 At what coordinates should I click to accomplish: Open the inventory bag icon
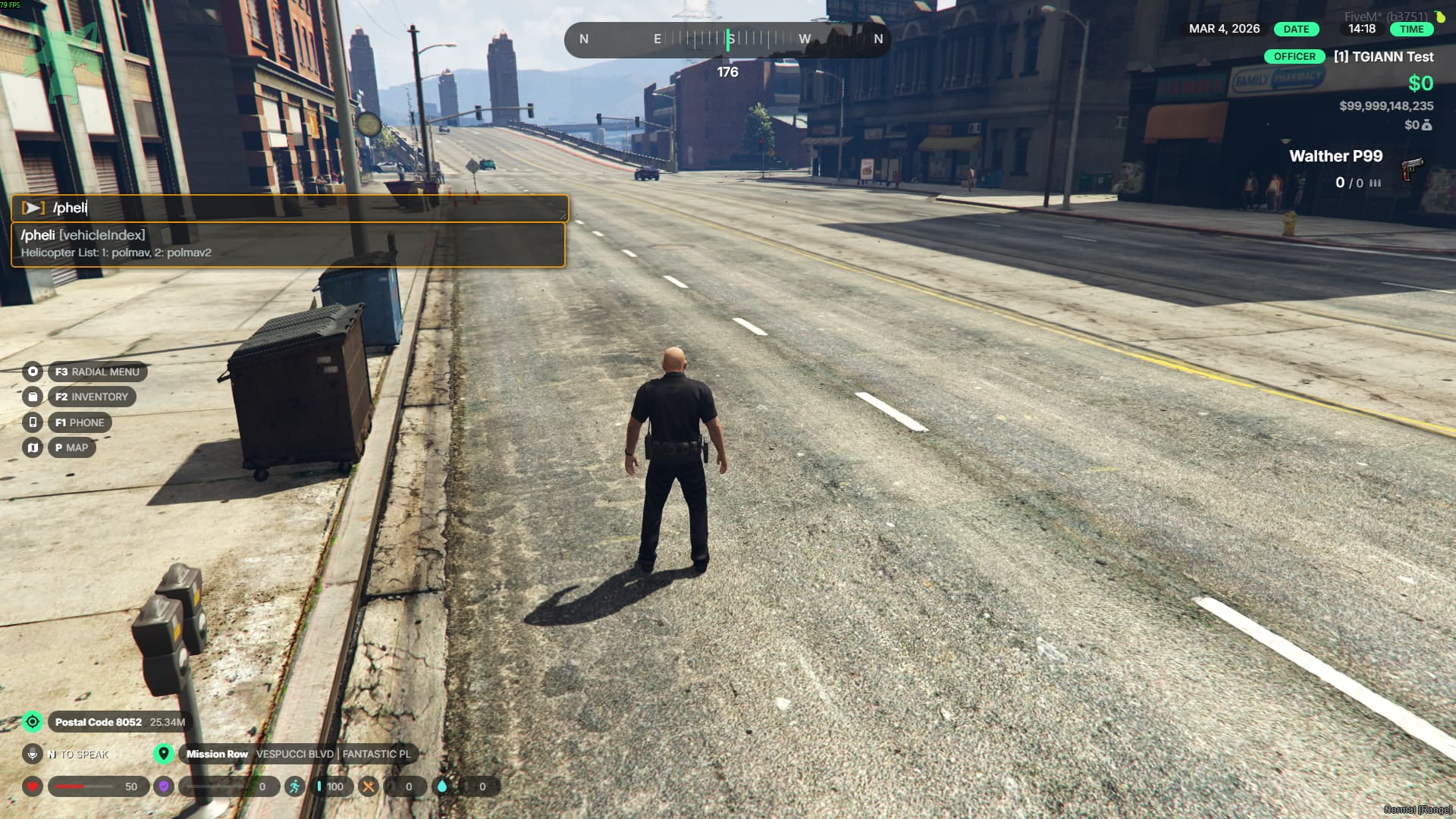[x=33, y=397]
